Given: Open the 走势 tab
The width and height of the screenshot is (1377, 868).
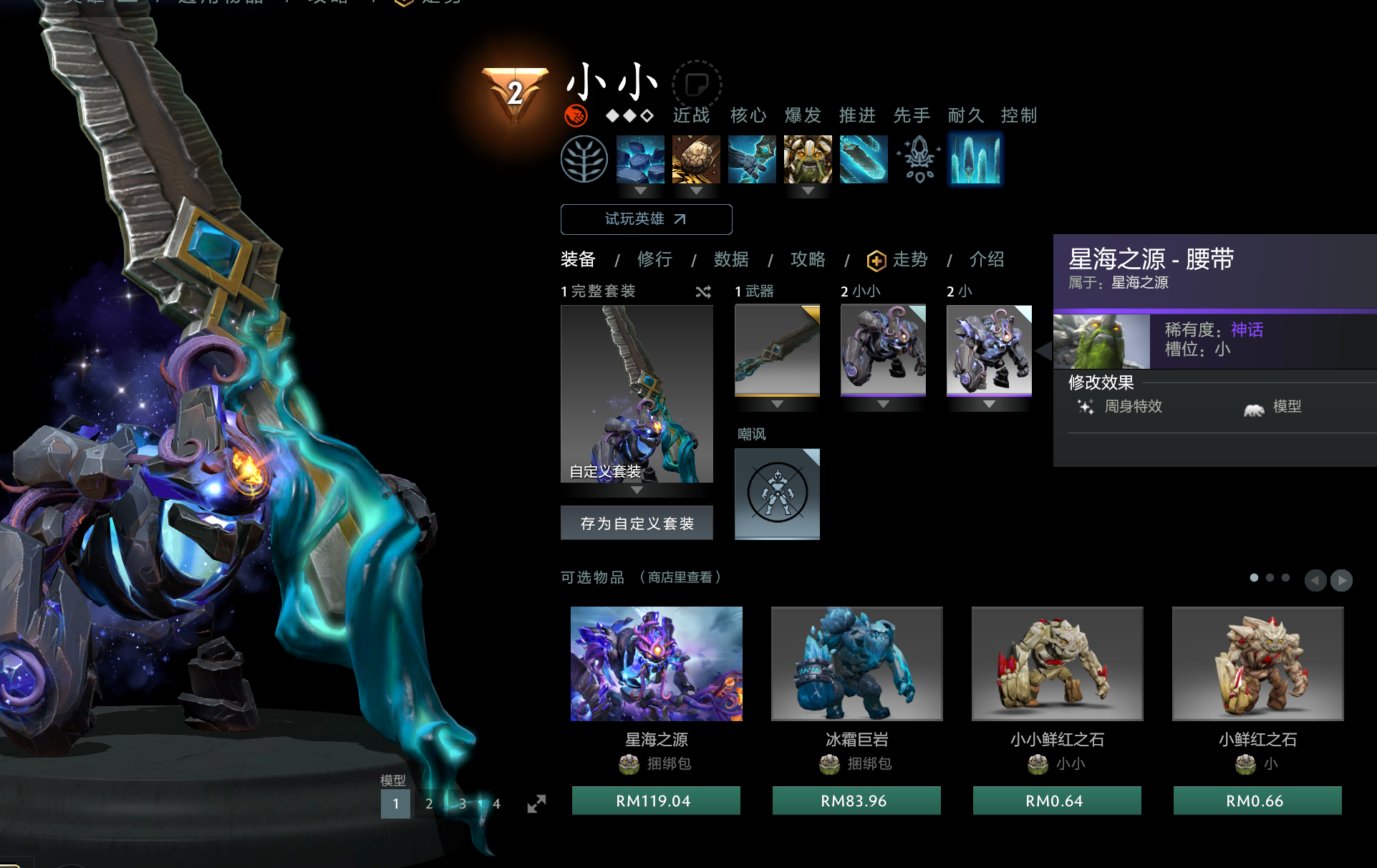Looking at the screenshot, I should (909, 260).
